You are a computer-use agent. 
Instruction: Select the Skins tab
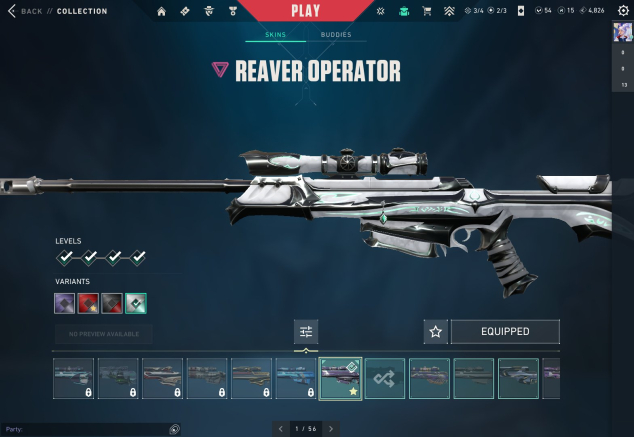click(x=275, y=35)
